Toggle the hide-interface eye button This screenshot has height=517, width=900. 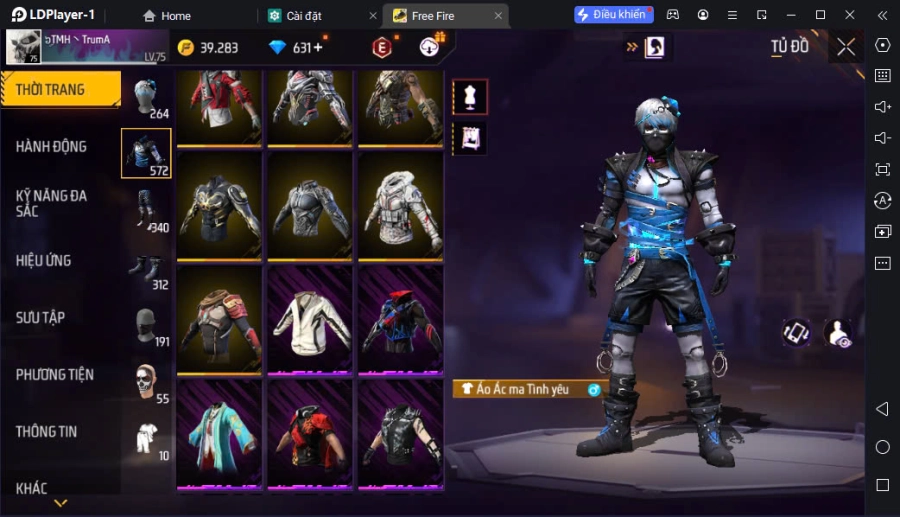838,334
